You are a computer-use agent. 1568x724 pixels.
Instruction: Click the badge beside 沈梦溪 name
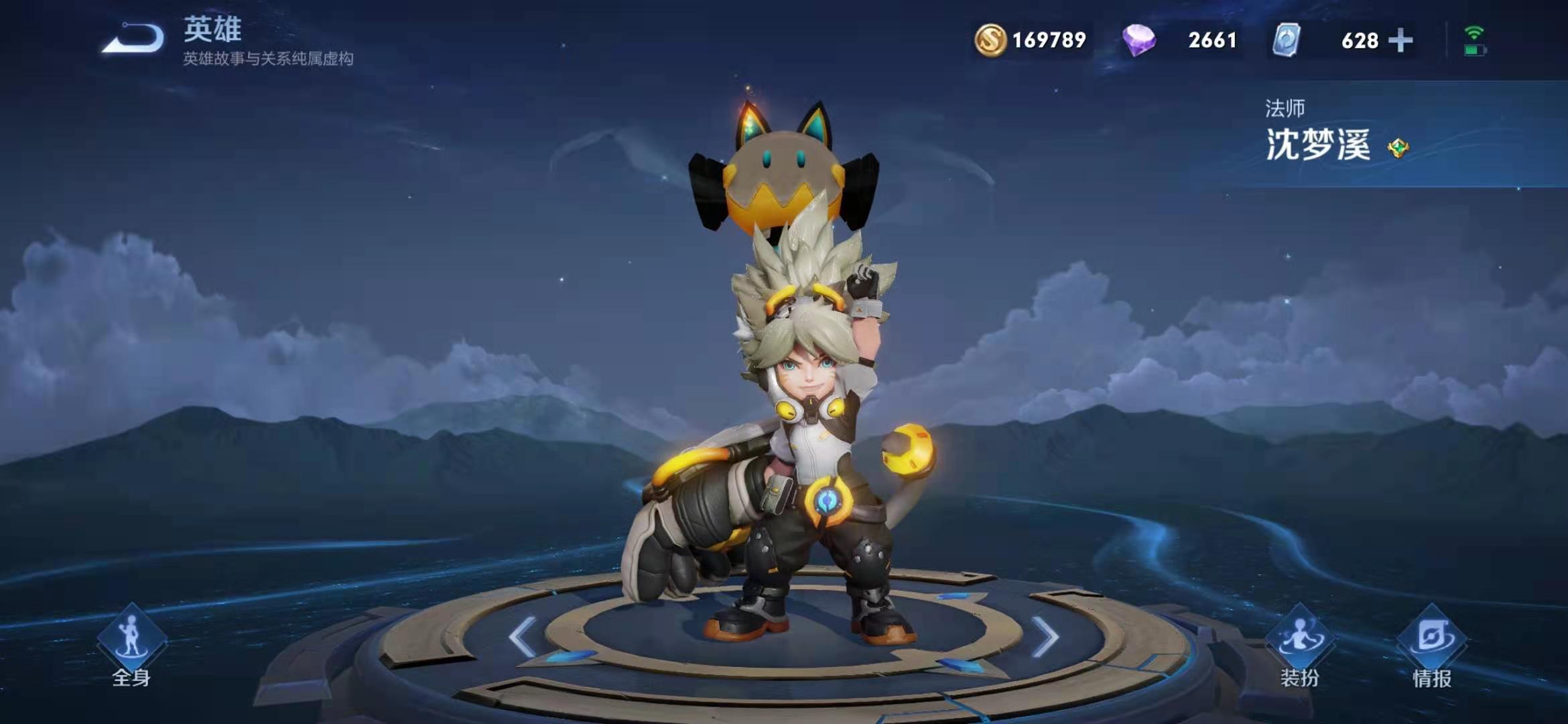click(1398, 147)
